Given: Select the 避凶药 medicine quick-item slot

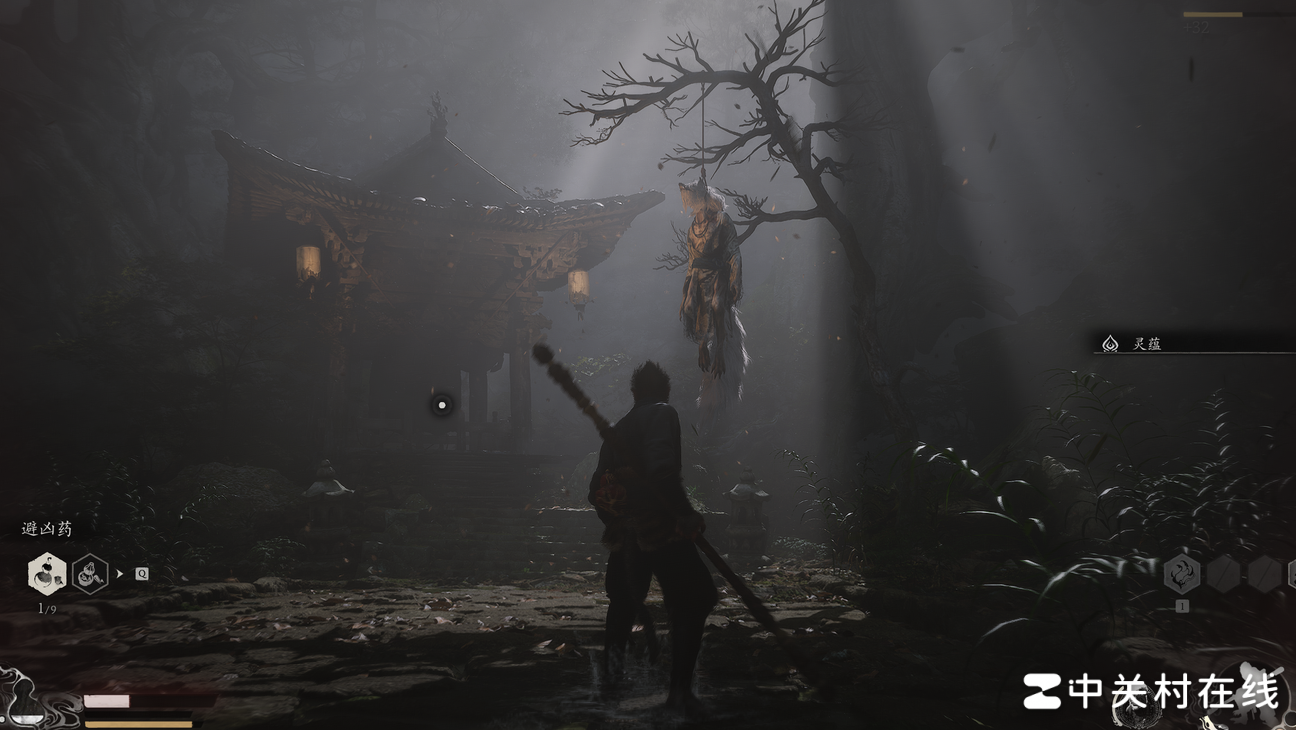Looking at the screenshot, I should [47, 574].
